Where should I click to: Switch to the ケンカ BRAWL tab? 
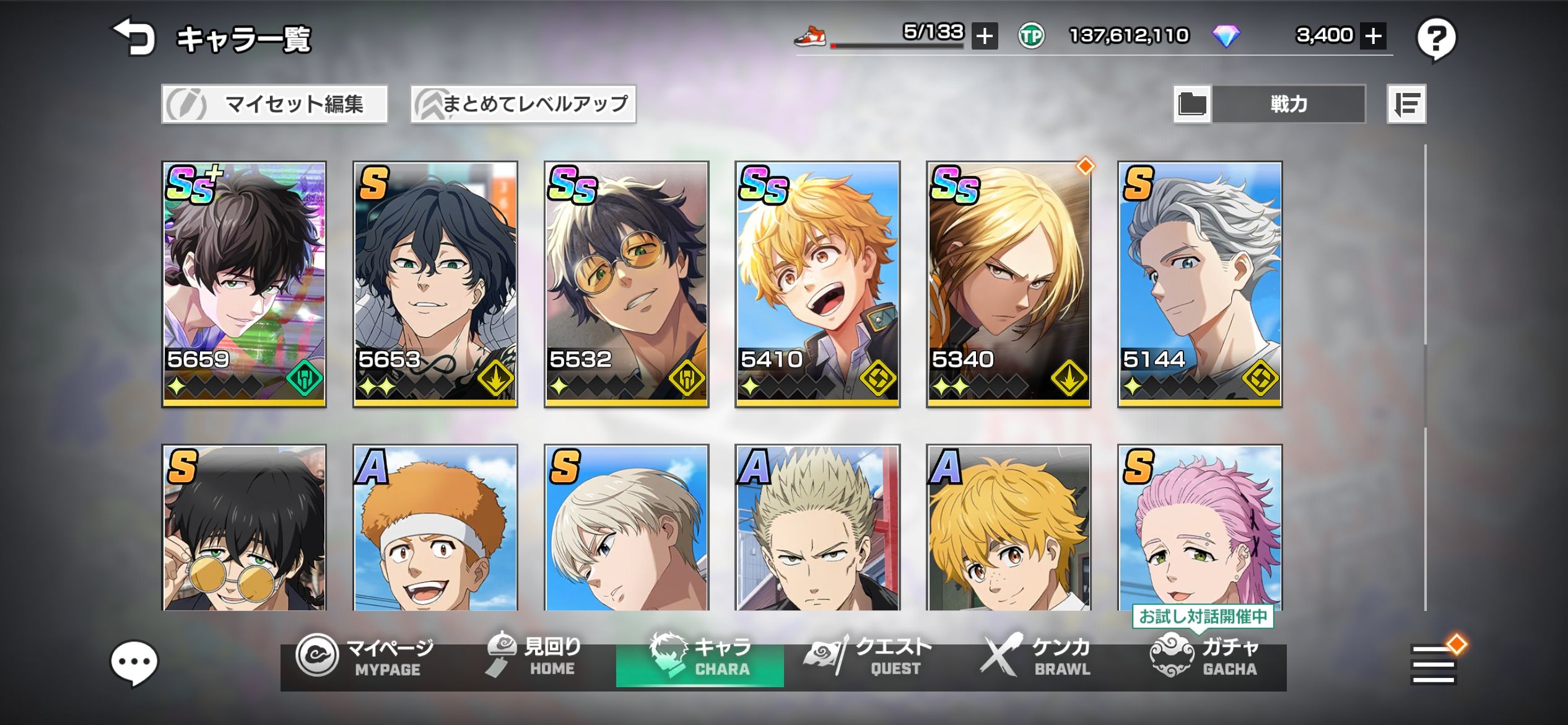1035,658
